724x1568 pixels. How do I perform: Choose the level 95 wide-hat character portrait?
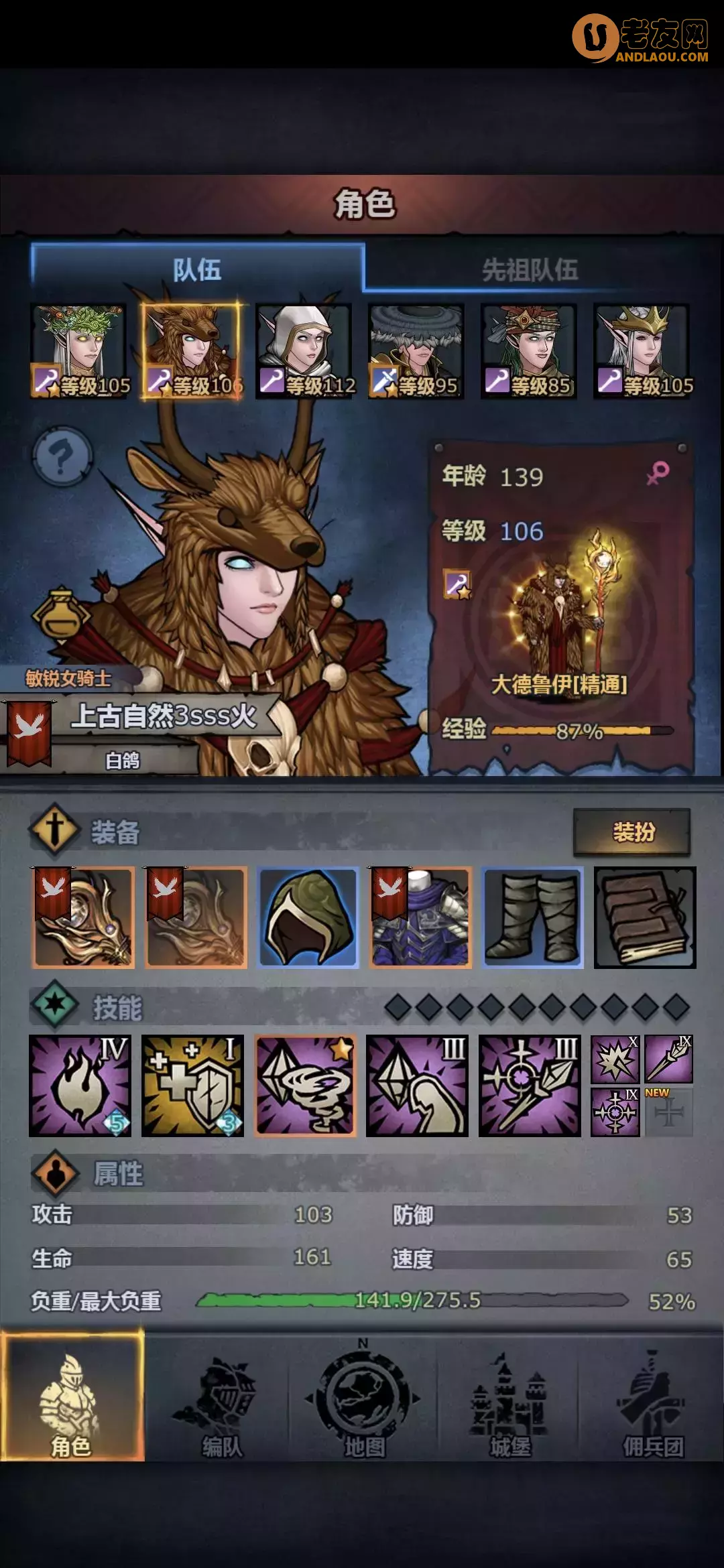click(x=417, y=351)
